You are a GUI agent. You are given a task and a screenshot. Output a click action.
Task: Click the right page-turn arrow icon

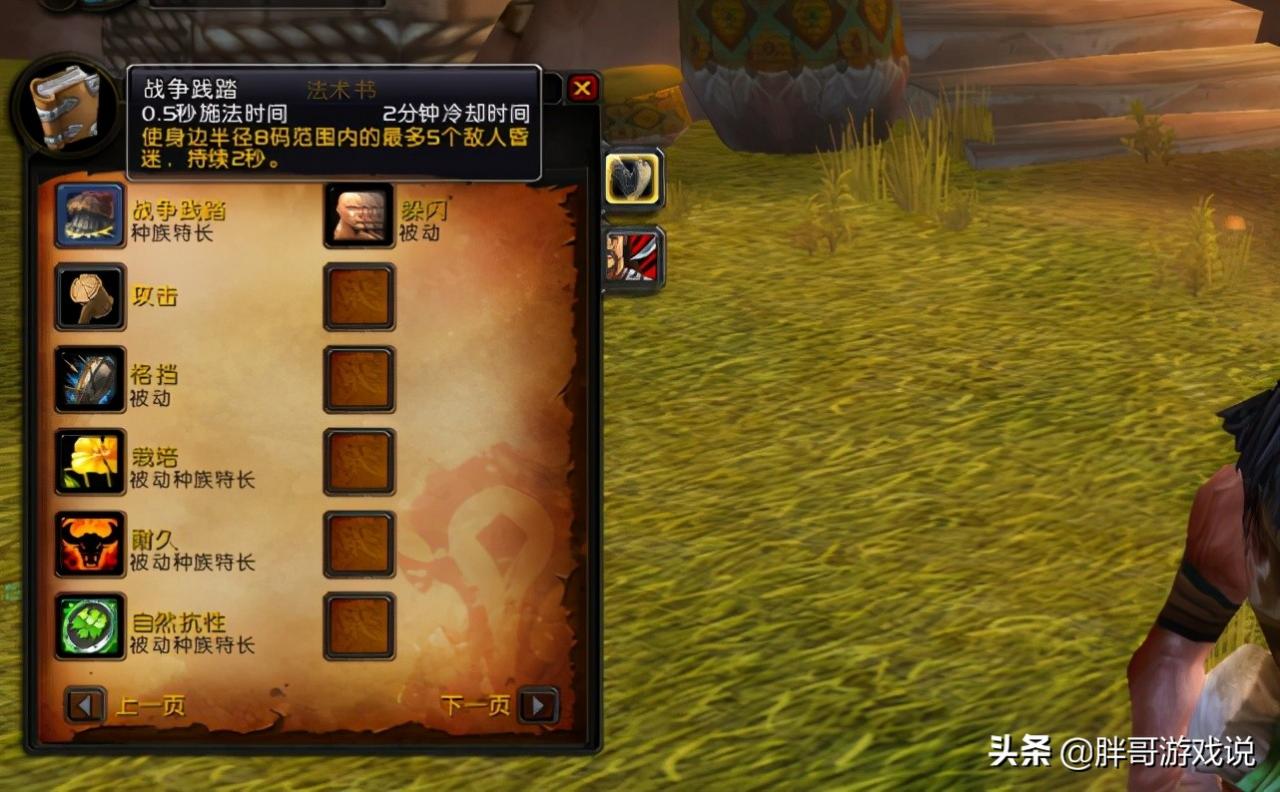click(x=540, y=704)
